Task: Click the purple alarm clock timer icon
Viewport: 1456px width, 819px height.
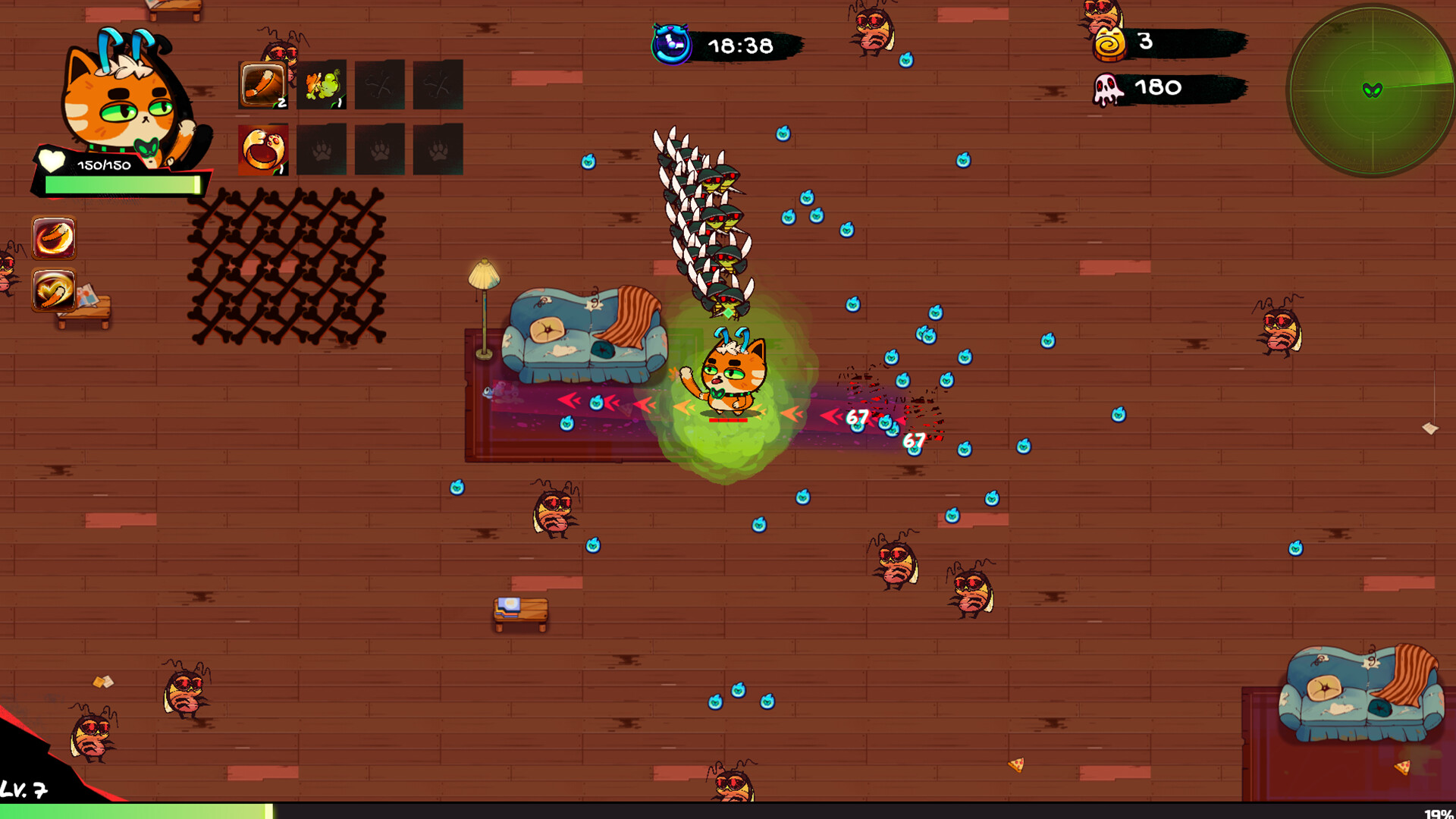Action: pyautogui.click(x=670, y=43)
